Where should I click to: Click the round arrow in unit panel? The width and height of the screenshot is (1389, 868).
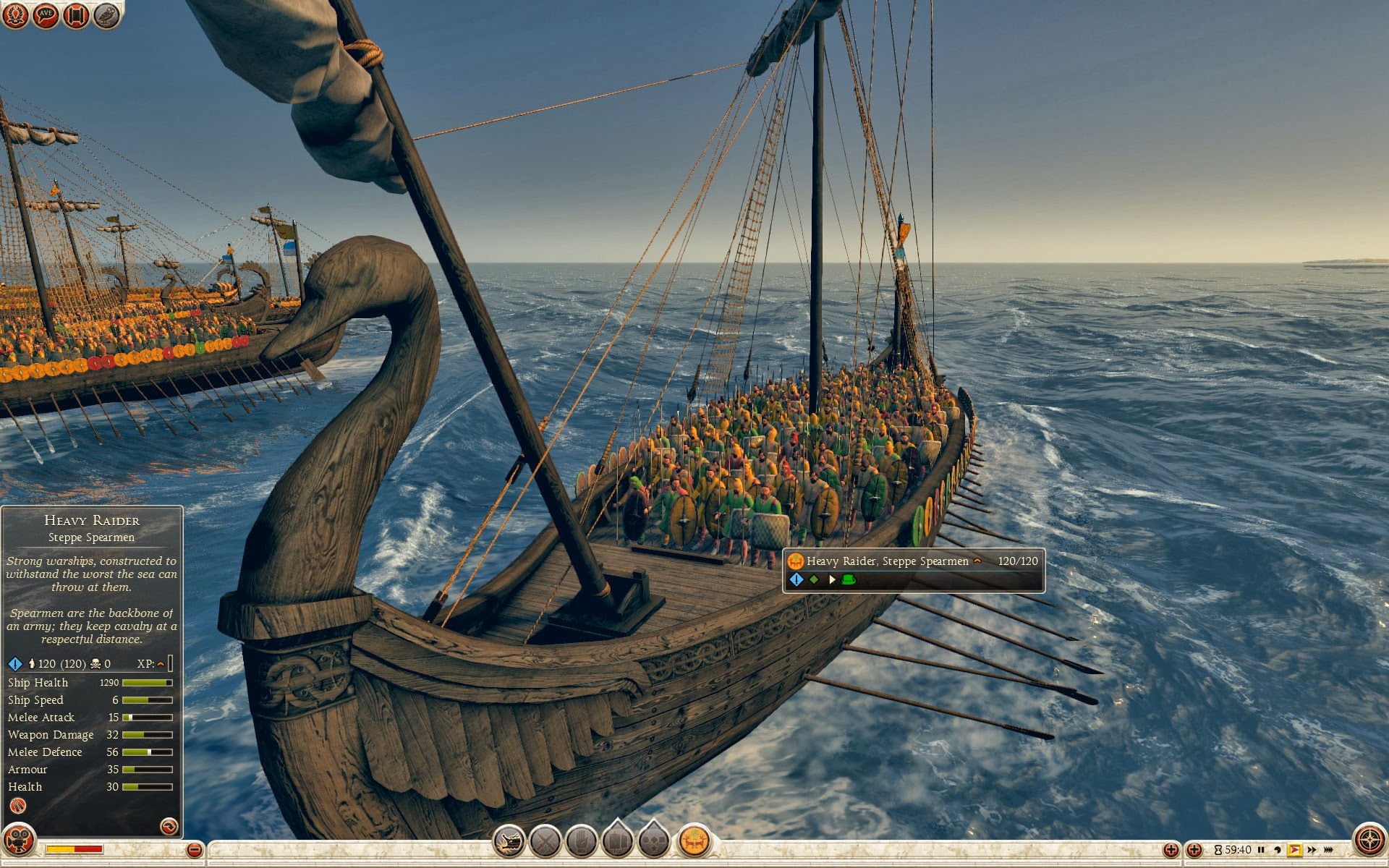pyautogui.click(x=169, y=826)
